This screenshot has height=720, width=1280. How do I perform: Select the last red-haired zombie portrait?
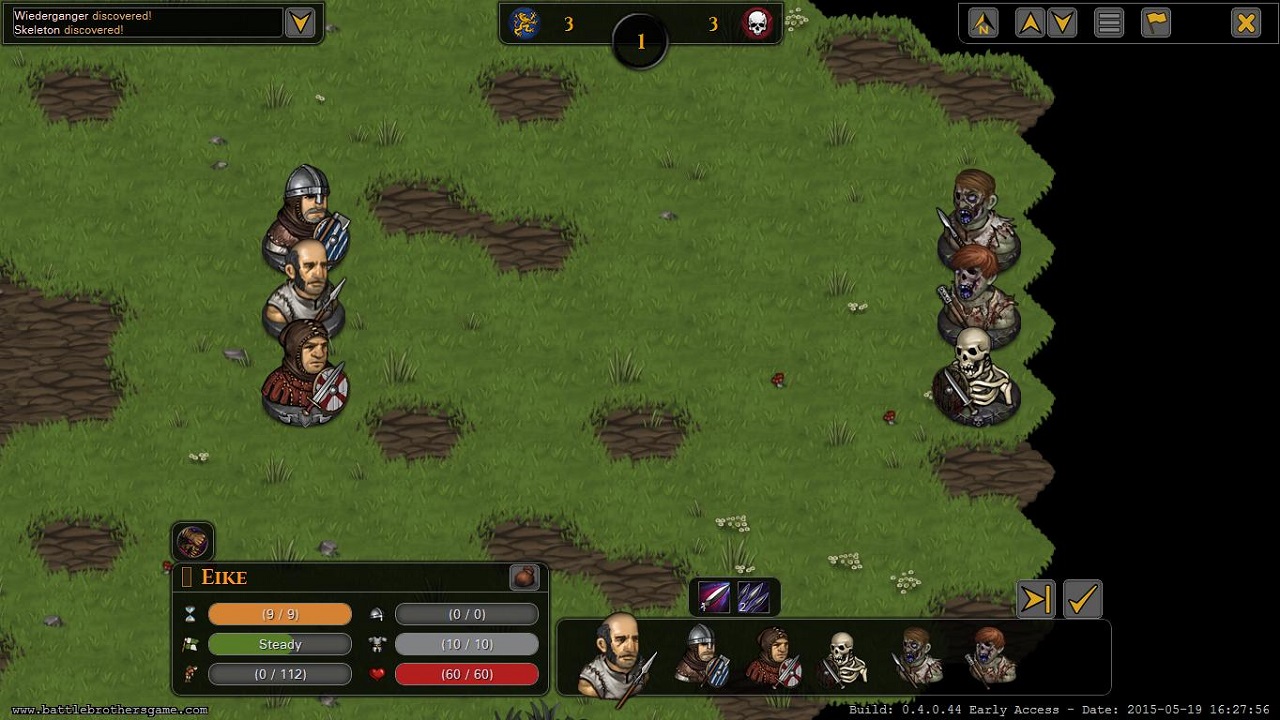[990, 656]
